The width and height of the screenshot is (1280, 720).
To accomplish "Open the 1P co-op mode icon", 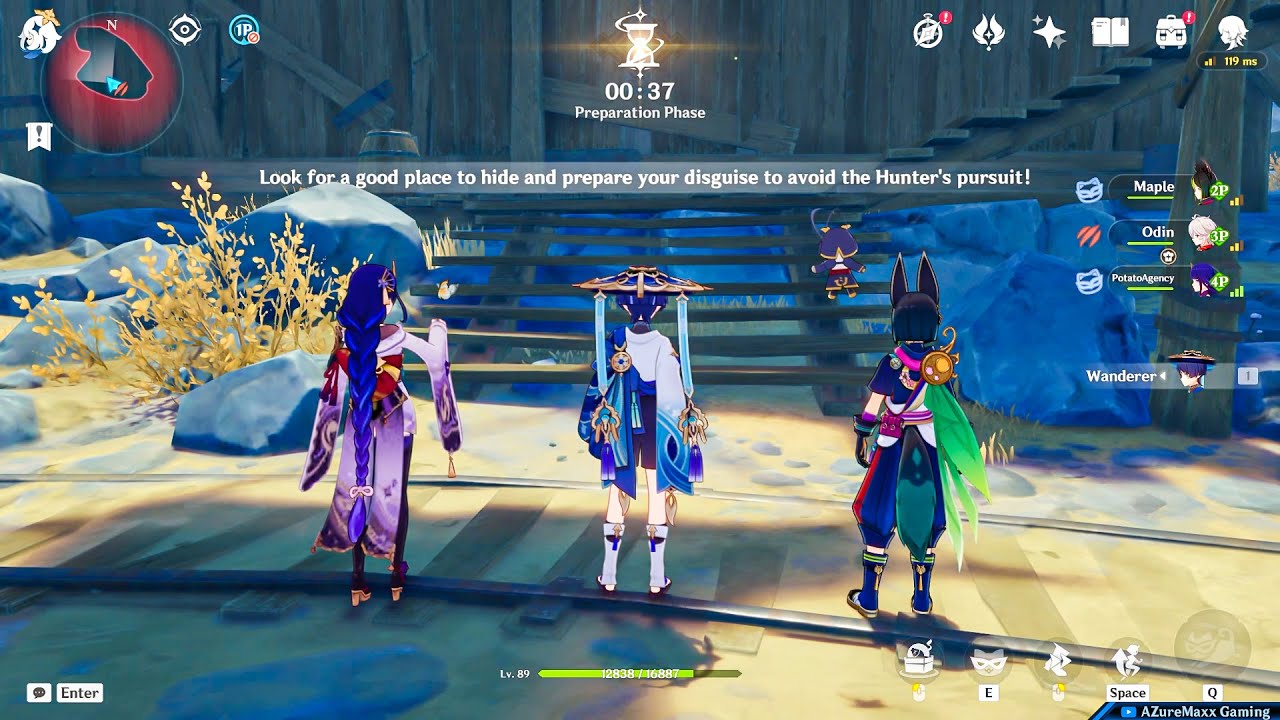I will click(244, 30).
